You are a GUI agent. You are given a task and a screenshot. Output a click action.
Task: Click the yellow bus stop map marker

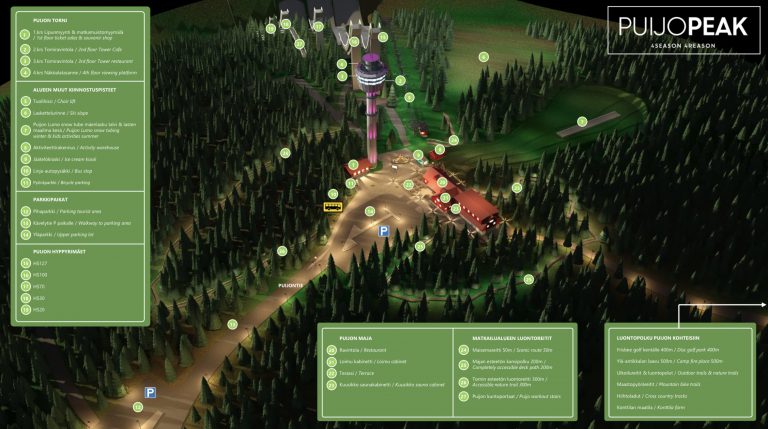333,207
